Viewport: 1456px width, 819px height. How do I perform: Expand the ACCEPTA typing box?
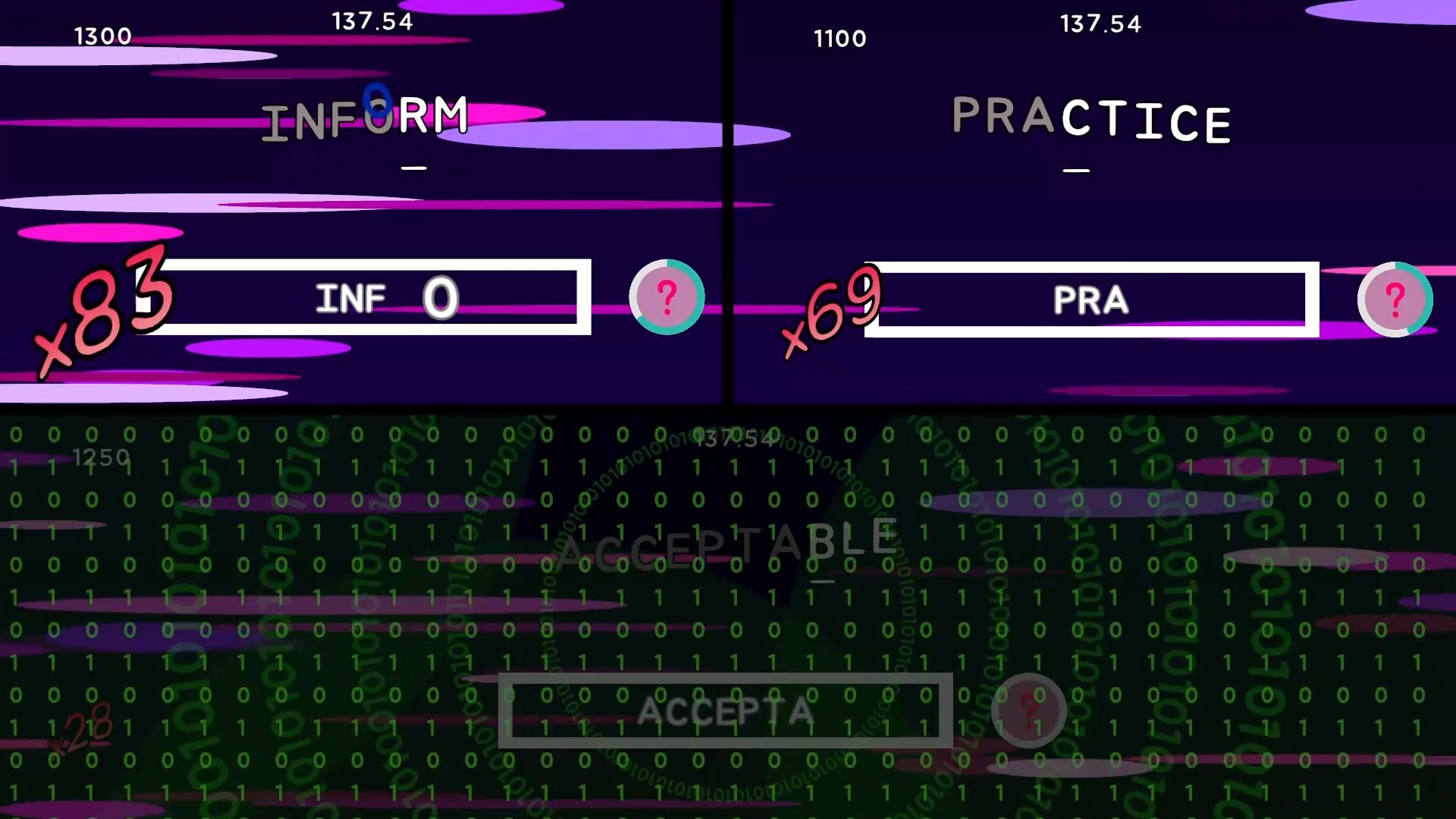point(726,711)
